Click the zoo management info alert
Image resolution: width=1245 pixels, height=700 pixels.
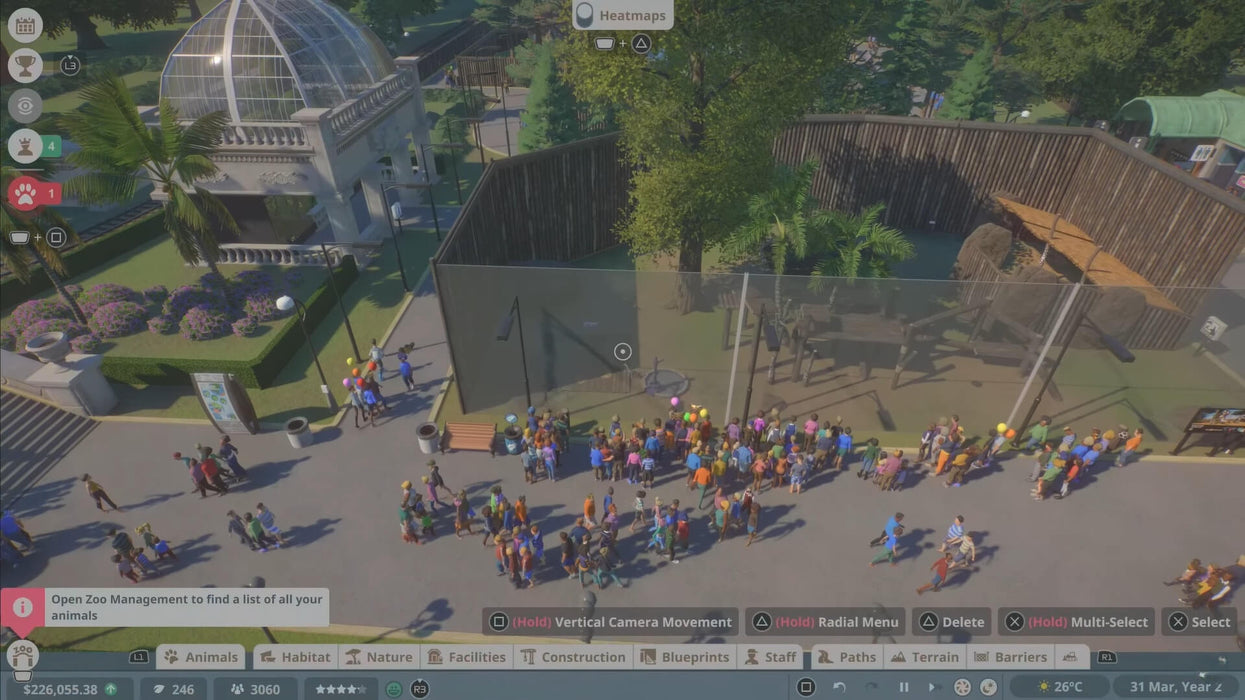coord(22,607)
